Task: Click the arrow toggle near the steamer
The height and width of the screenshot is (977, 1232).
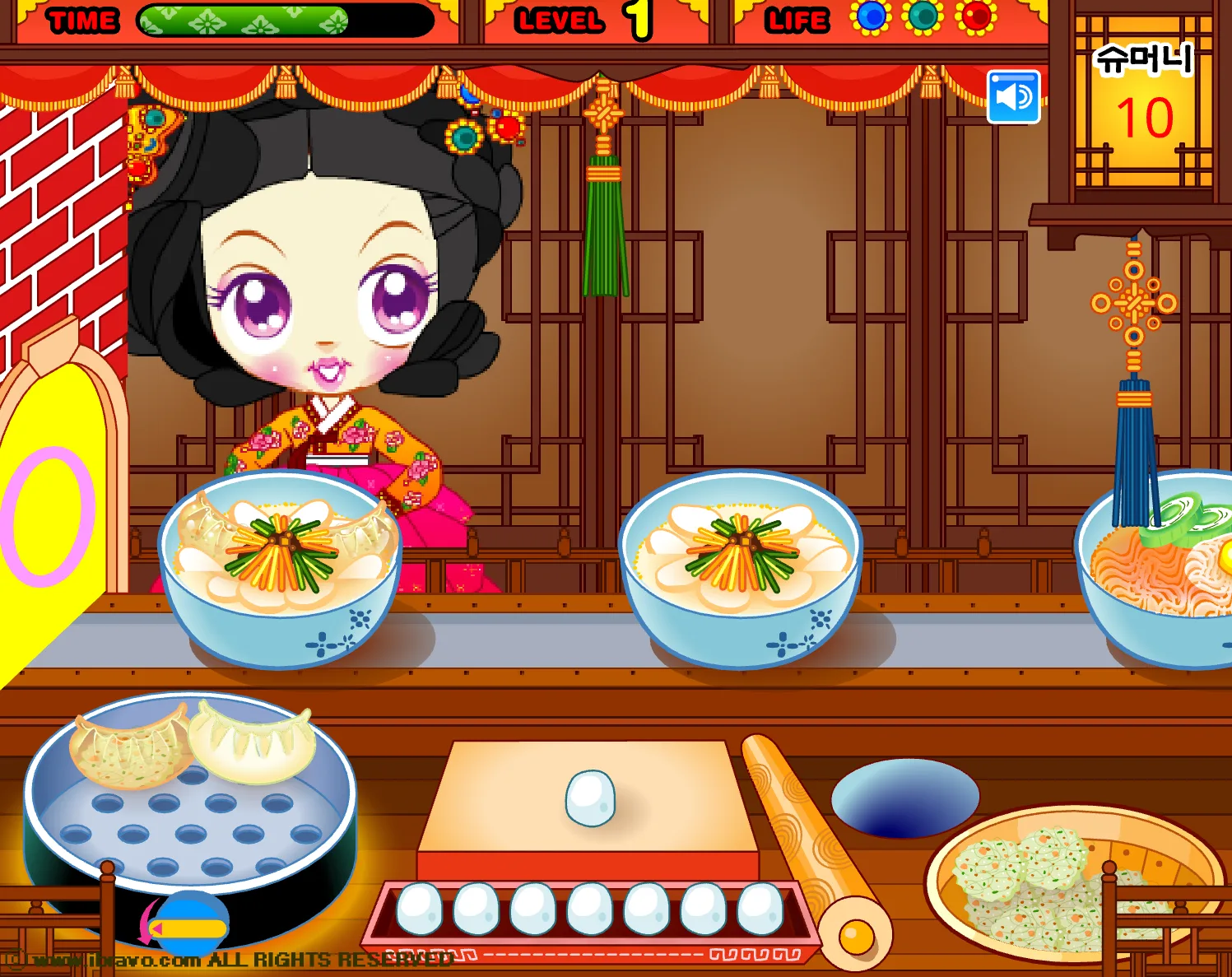Action: point(192,922)
